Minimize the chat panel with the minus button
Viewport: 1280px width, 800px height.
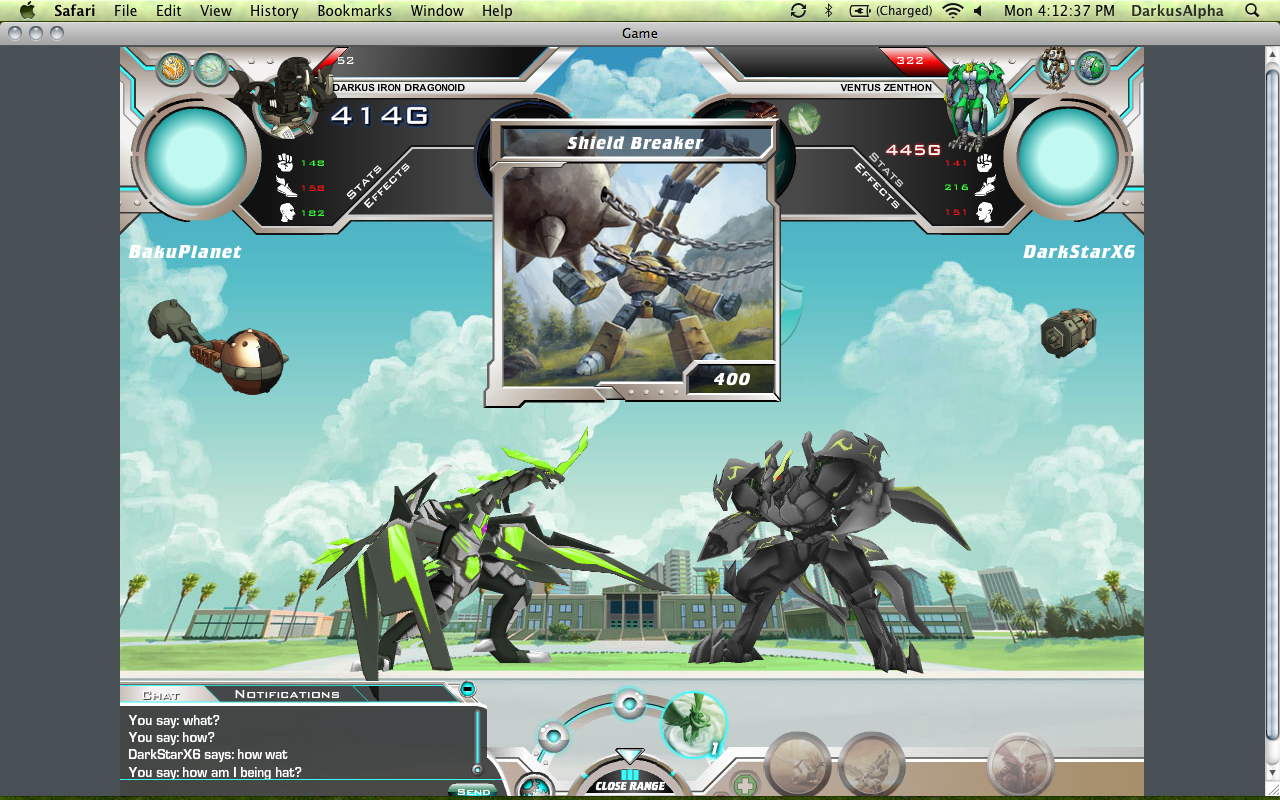pyautogui.click(x=467, y=688)
